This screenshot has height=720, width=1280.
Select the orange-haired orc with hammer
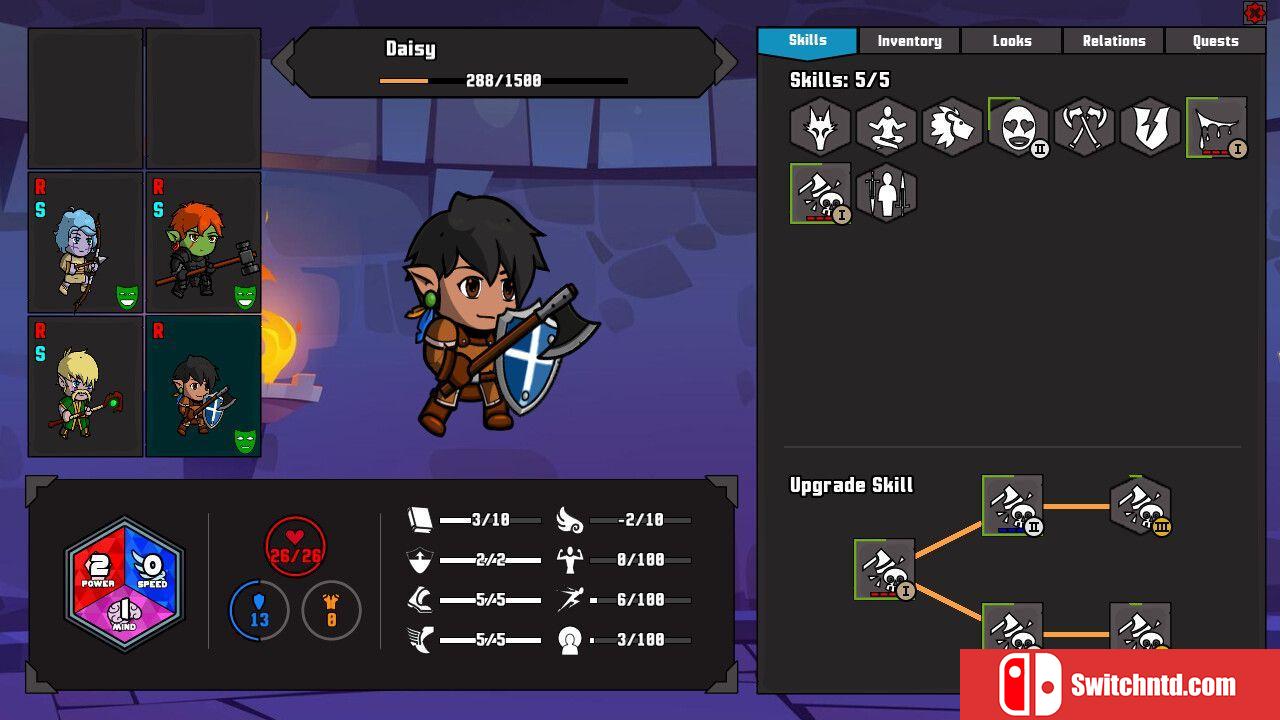[203, 243]
